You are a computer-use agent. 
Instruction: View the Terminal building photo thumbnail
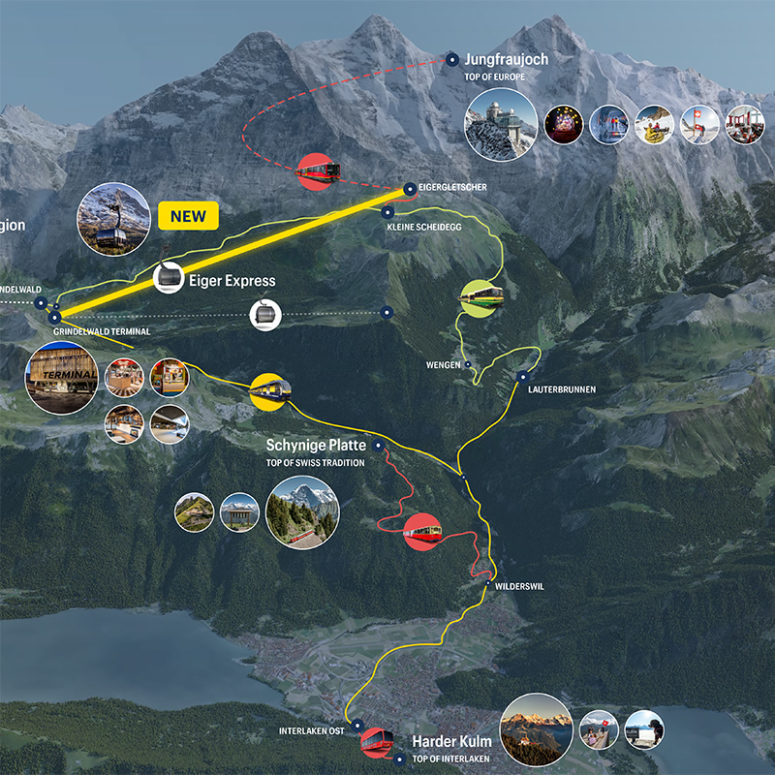pyautogui.click(x=62, y=378)
